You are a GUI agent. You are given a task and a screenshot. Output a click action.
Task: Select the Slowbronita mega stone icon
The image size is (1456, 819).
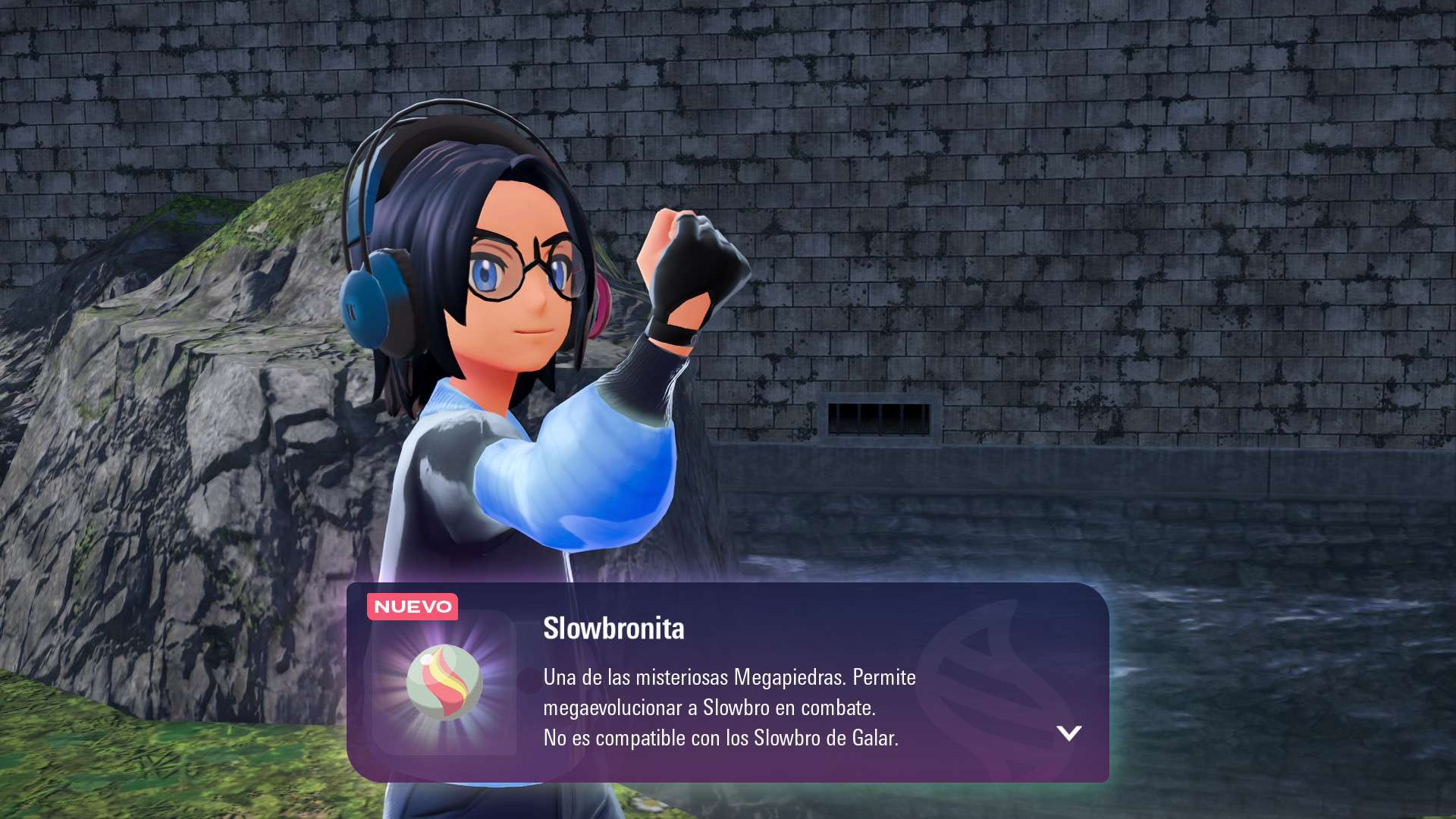tap(444, 682)
